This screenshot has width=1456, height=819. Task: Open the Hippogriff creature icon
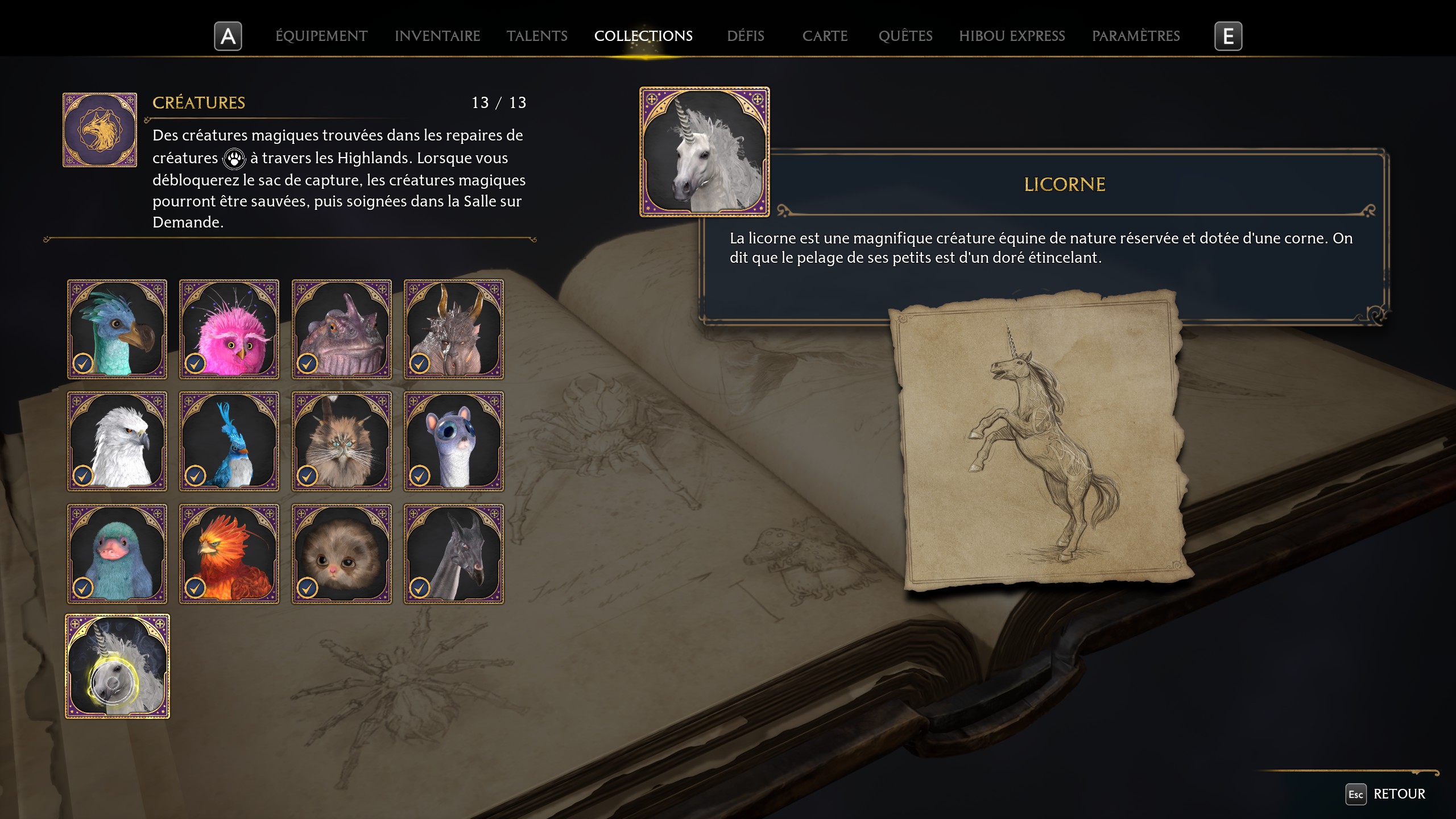point(117,441)
